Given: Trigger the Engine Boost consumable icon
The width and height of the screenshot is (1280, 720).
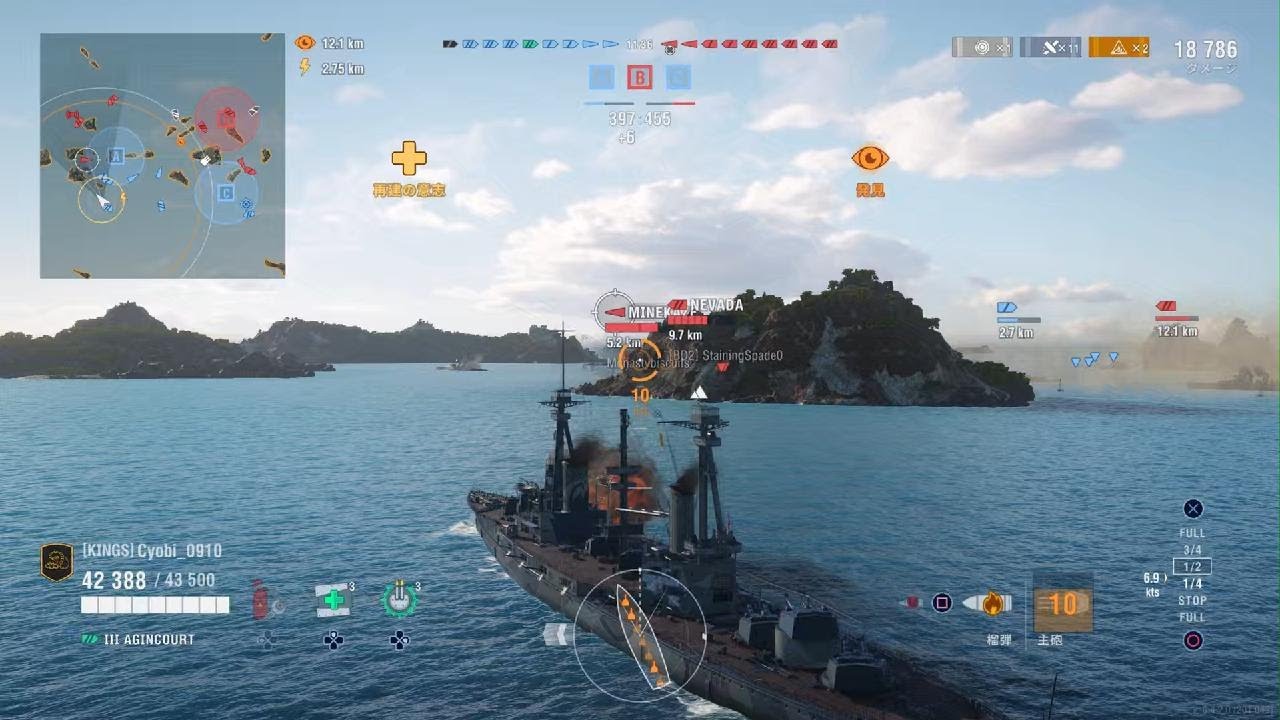Looking at the screenshot, I should (401, 598).
